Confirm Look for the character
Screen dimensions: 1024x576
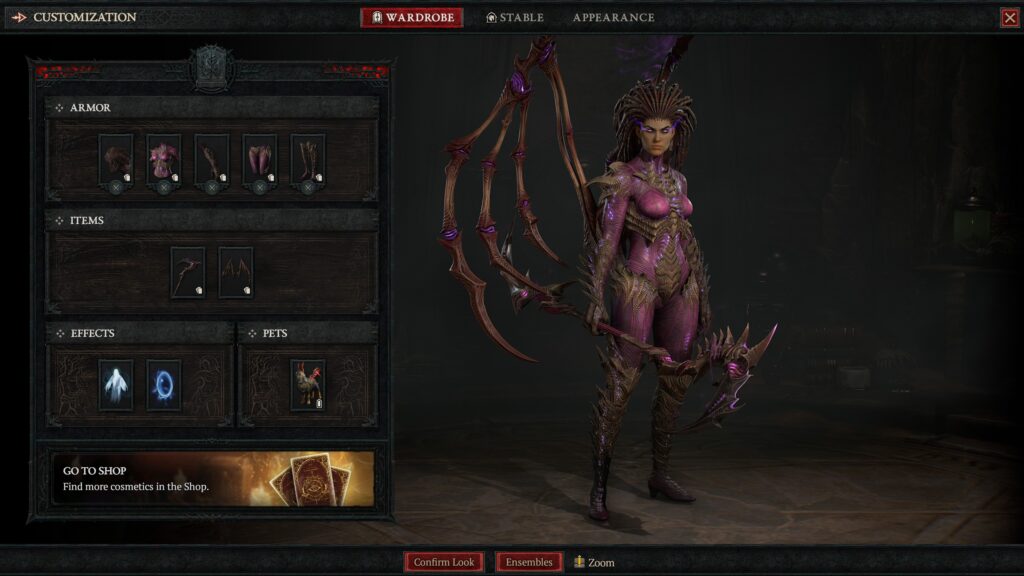tap(444, 562)
